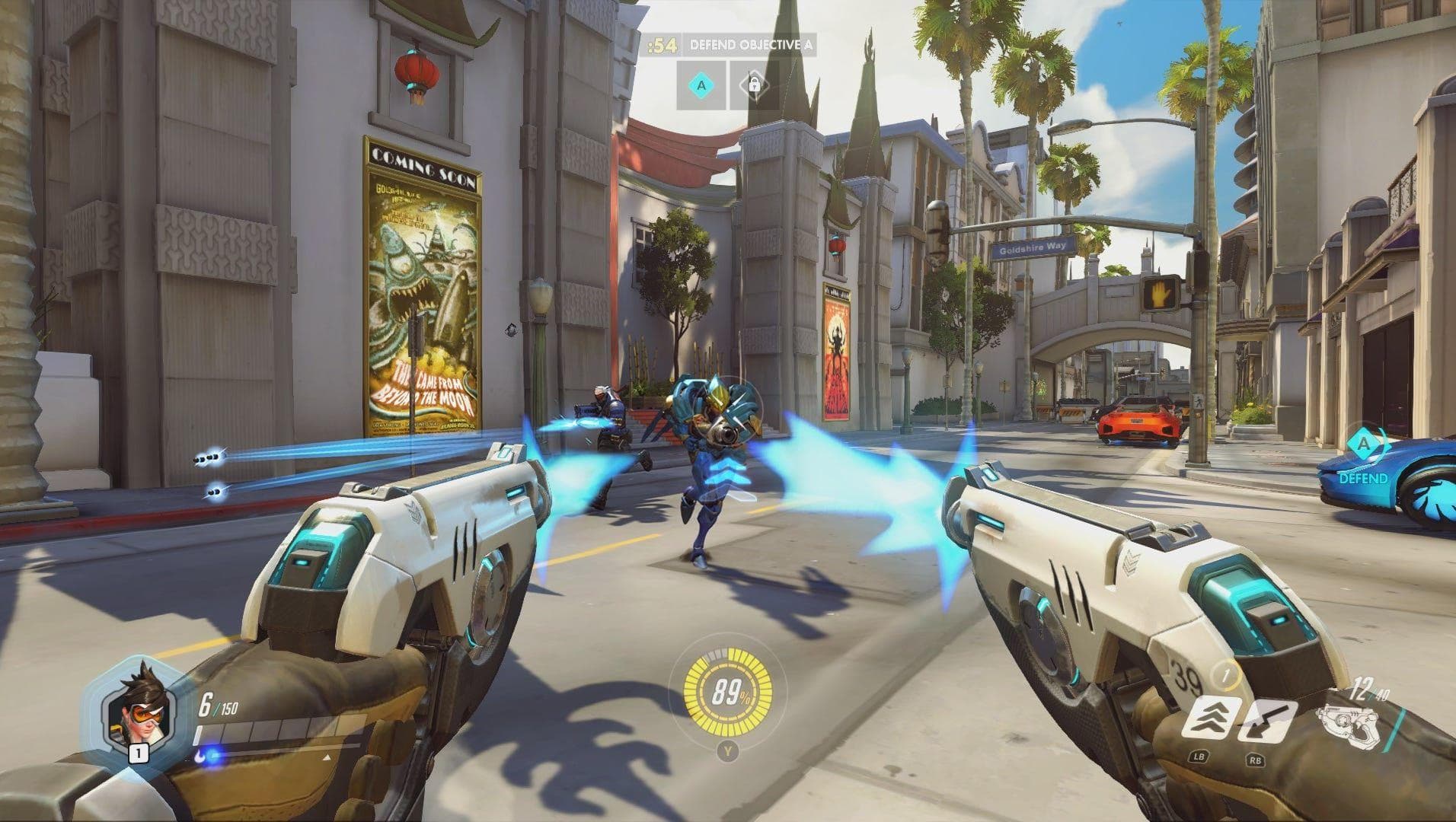The height and width of the screenshot is (822, 1456).
Task: Click the player level badge showing 1
Action: pyautogui.click(x=139, y=753)
